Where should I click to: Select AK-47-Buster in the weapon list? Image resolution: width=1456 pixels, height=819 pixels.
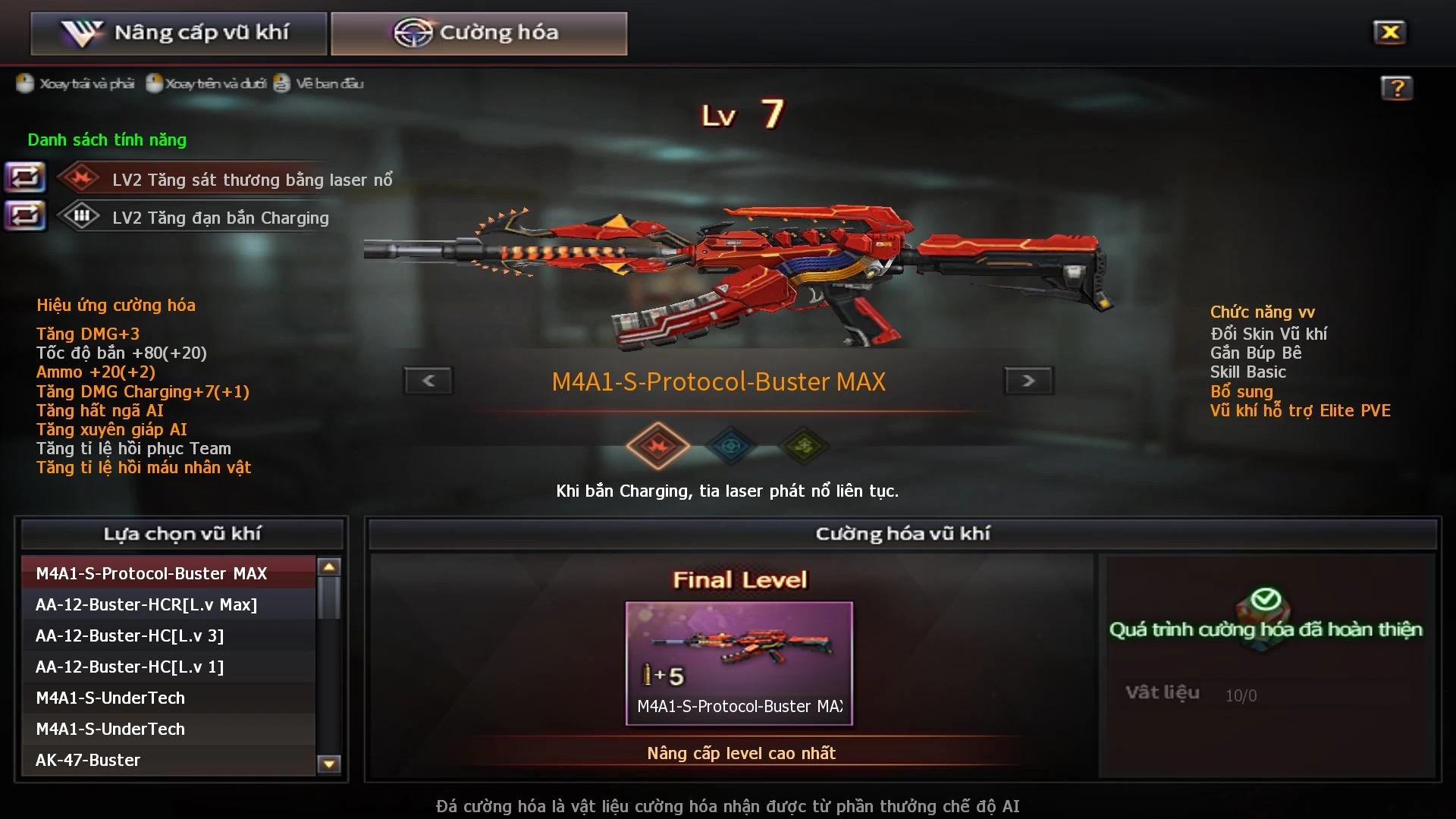tap(168, 760)
